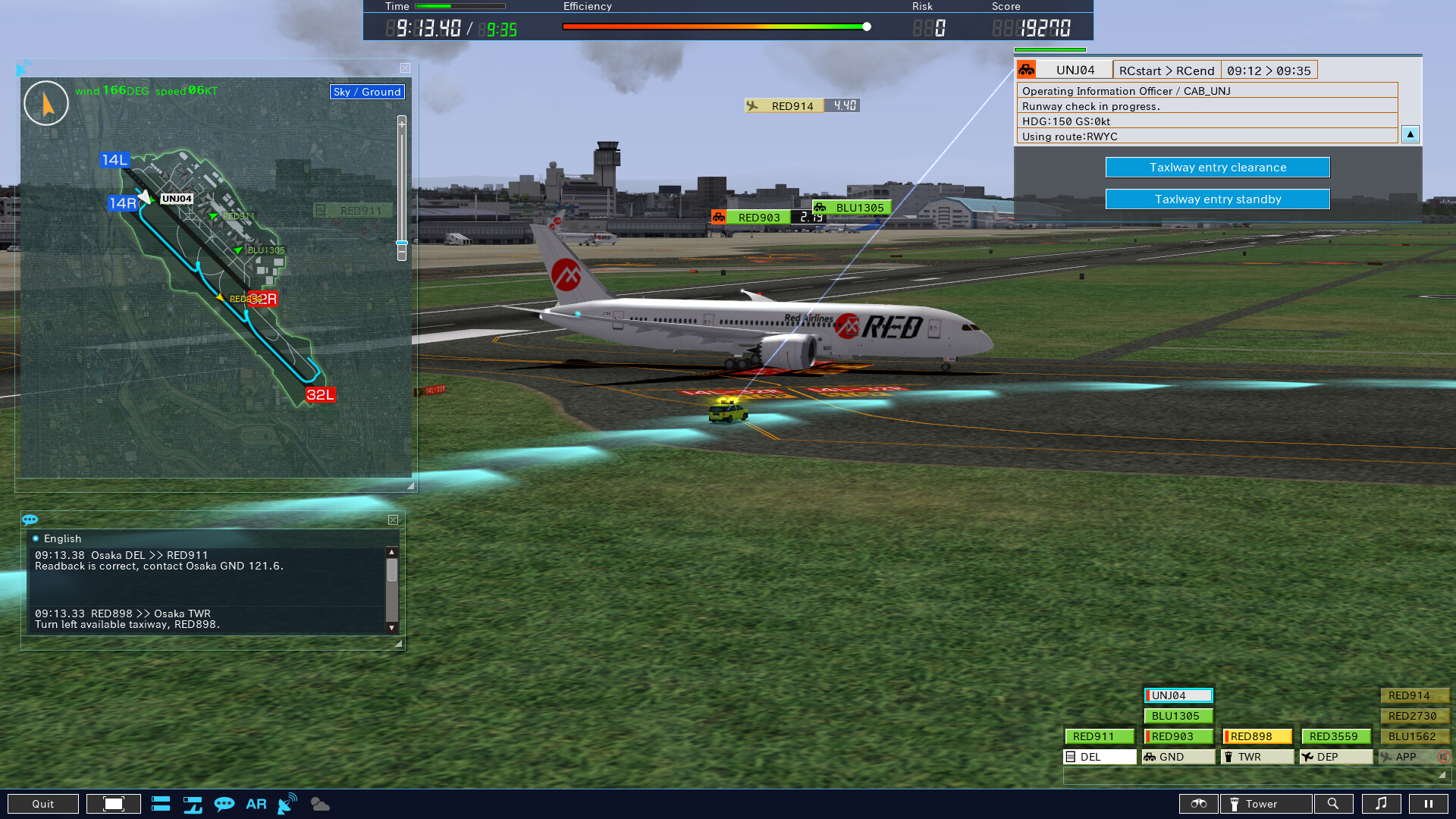
Task: Expand the flight strip bay arrow
Action: click(1440, 776)
